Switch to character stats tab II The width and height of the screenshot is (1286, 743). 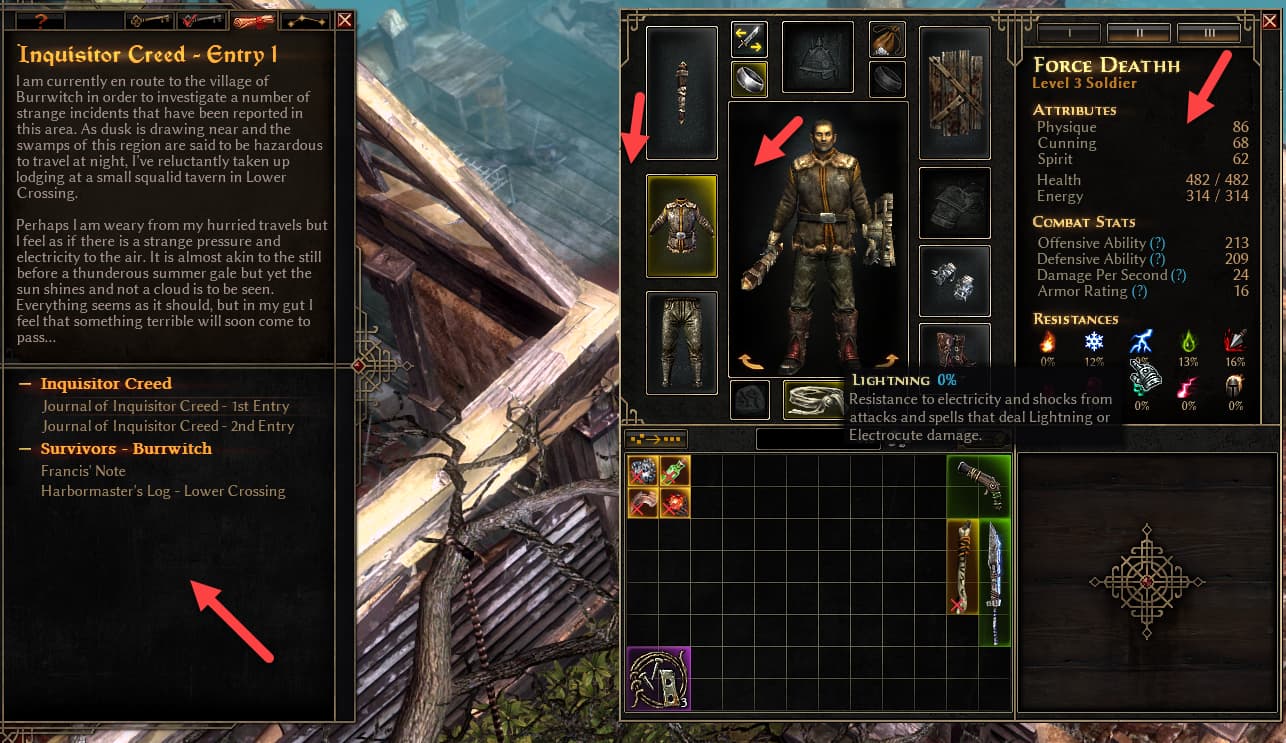(x=1139, y=33)
